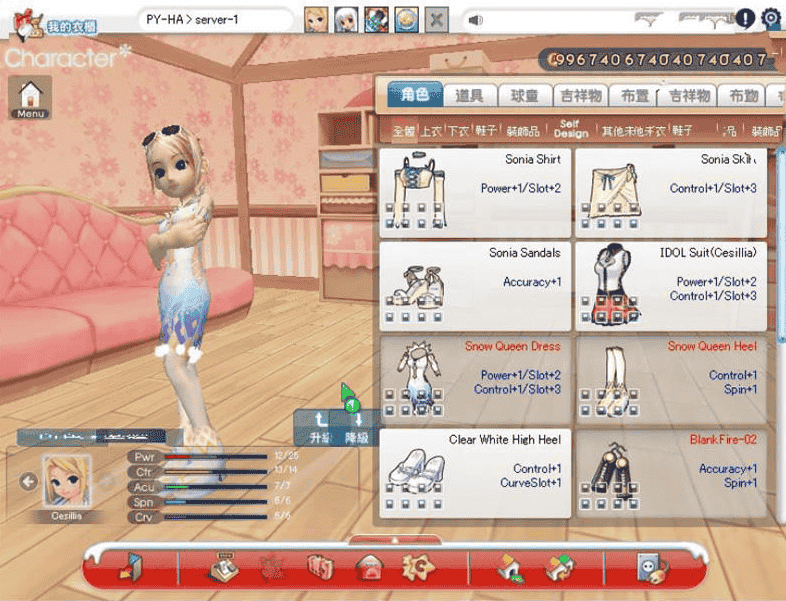Open settings gear icon at top right

pos(771,18)
